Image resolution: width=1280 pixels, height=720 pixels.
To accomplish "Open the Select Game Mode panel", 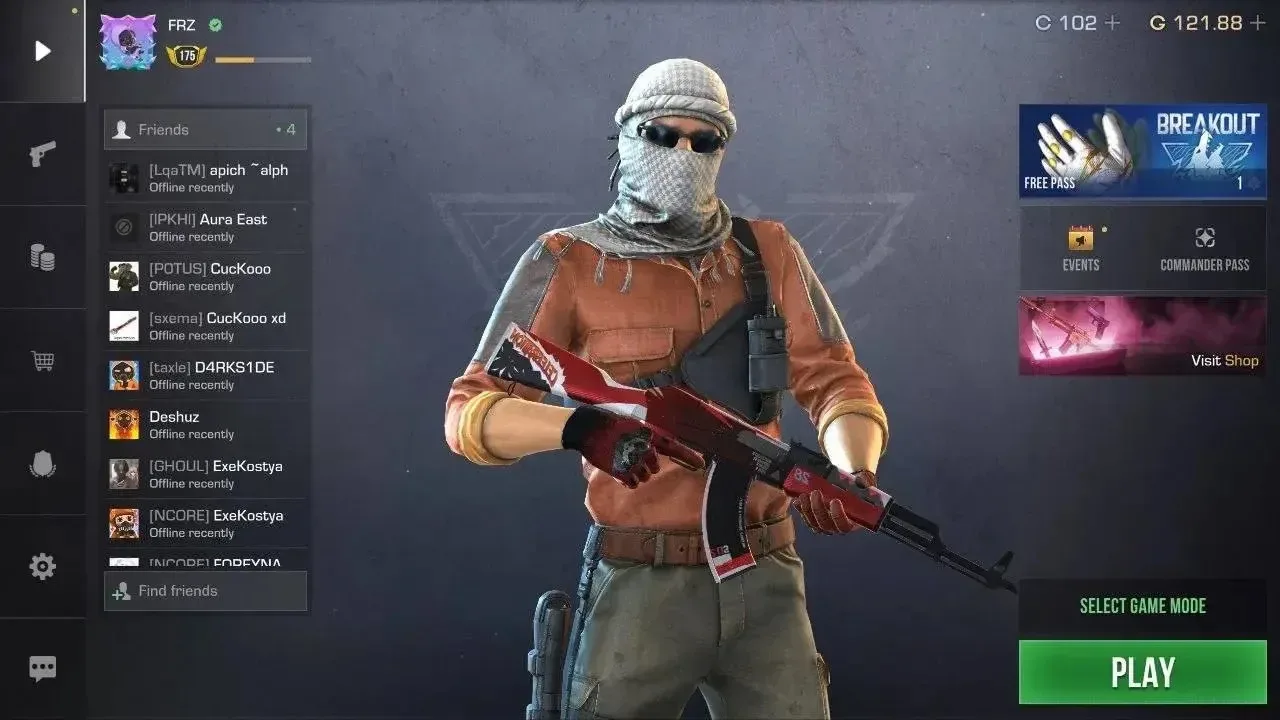I will click(x=1142, y=606).
